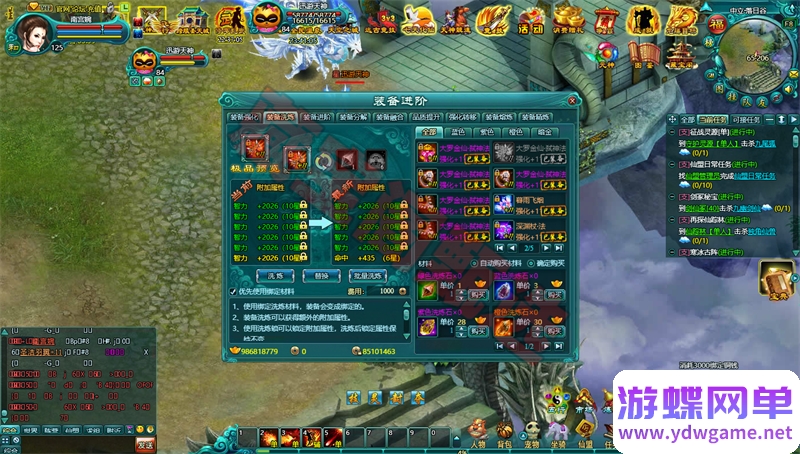This screenshot has height=454, width=800.
Task: Close the 装备进阶 equipment window
Action: coord(571,101)
